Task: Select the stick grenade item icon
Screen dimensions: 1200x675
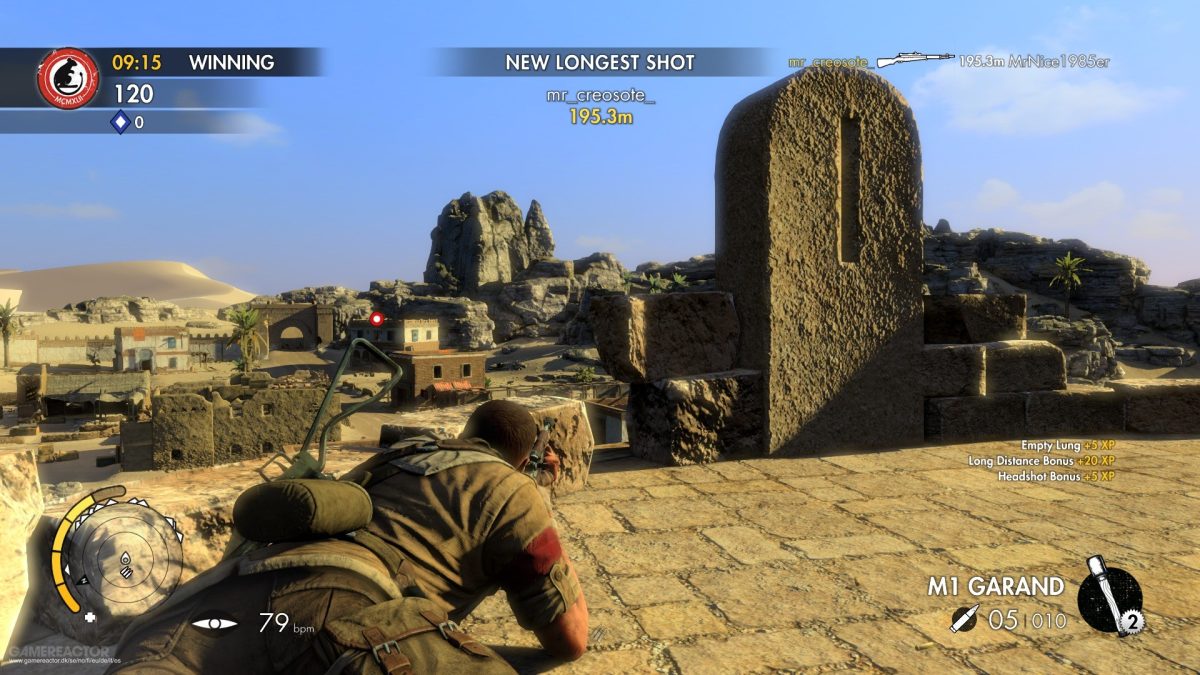Action: 1110,595
